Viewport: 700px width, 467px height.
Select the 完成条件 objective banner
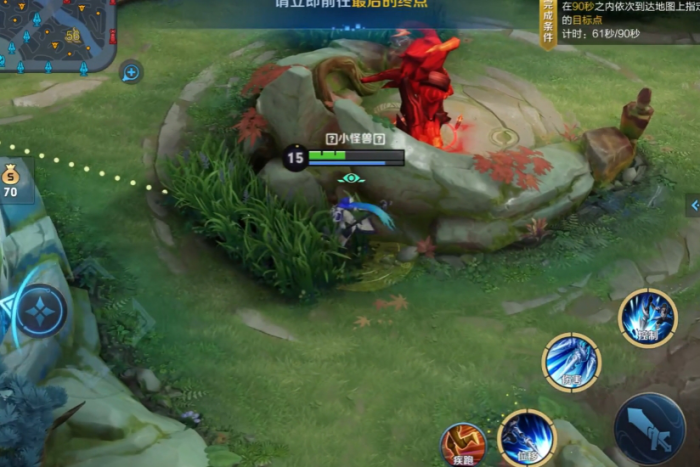[548, 22]
